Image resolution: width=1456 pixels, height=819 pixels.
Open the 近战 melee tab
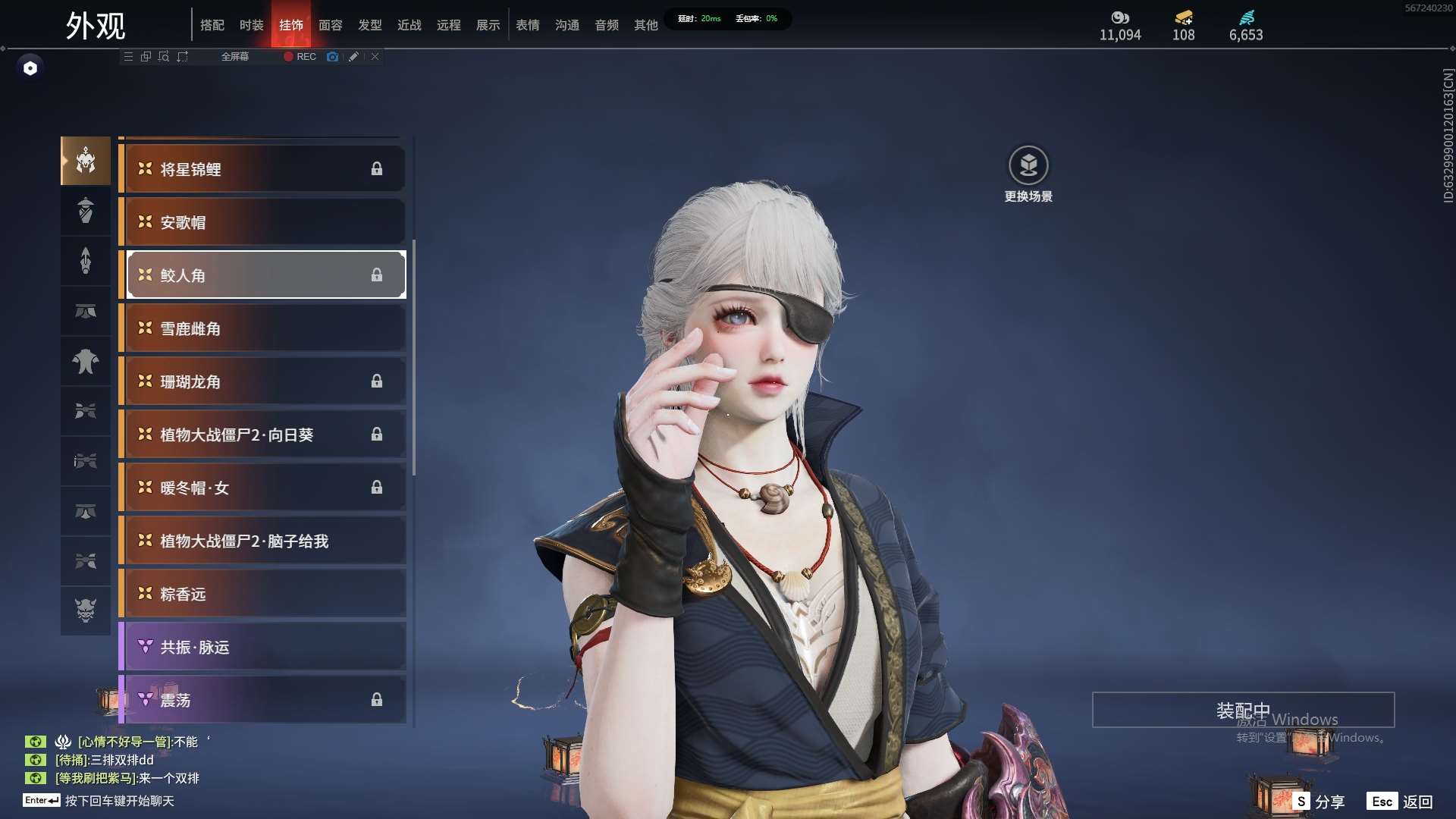[409, 25]
